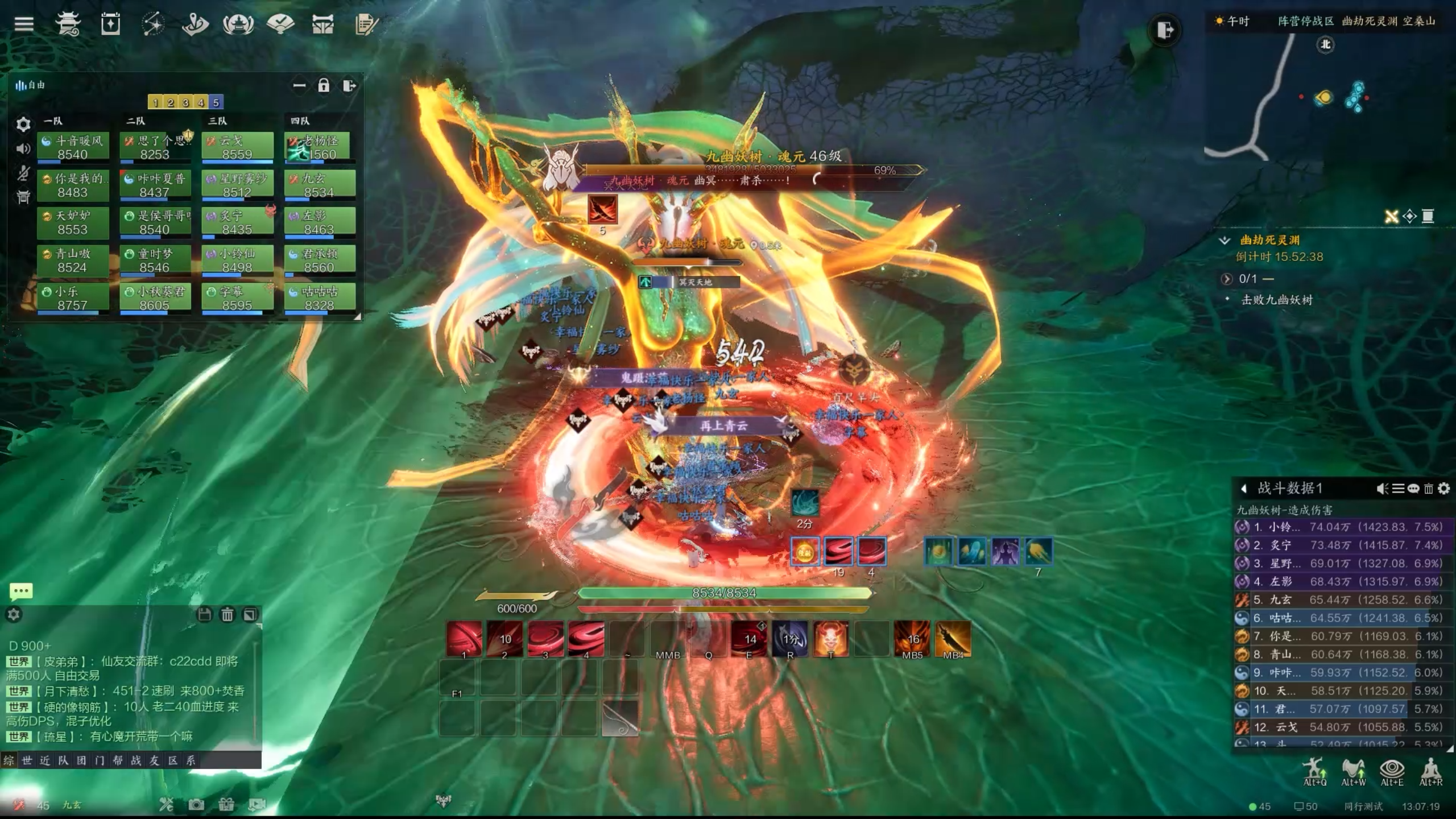Click the exit instance door button

(1164, 30)
